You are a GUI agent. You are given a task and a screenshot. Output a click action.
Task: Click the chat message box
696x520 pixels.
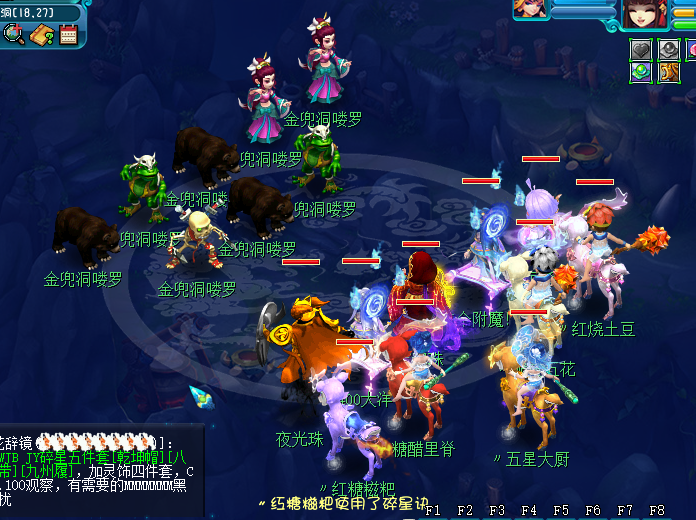click(100, 471)
